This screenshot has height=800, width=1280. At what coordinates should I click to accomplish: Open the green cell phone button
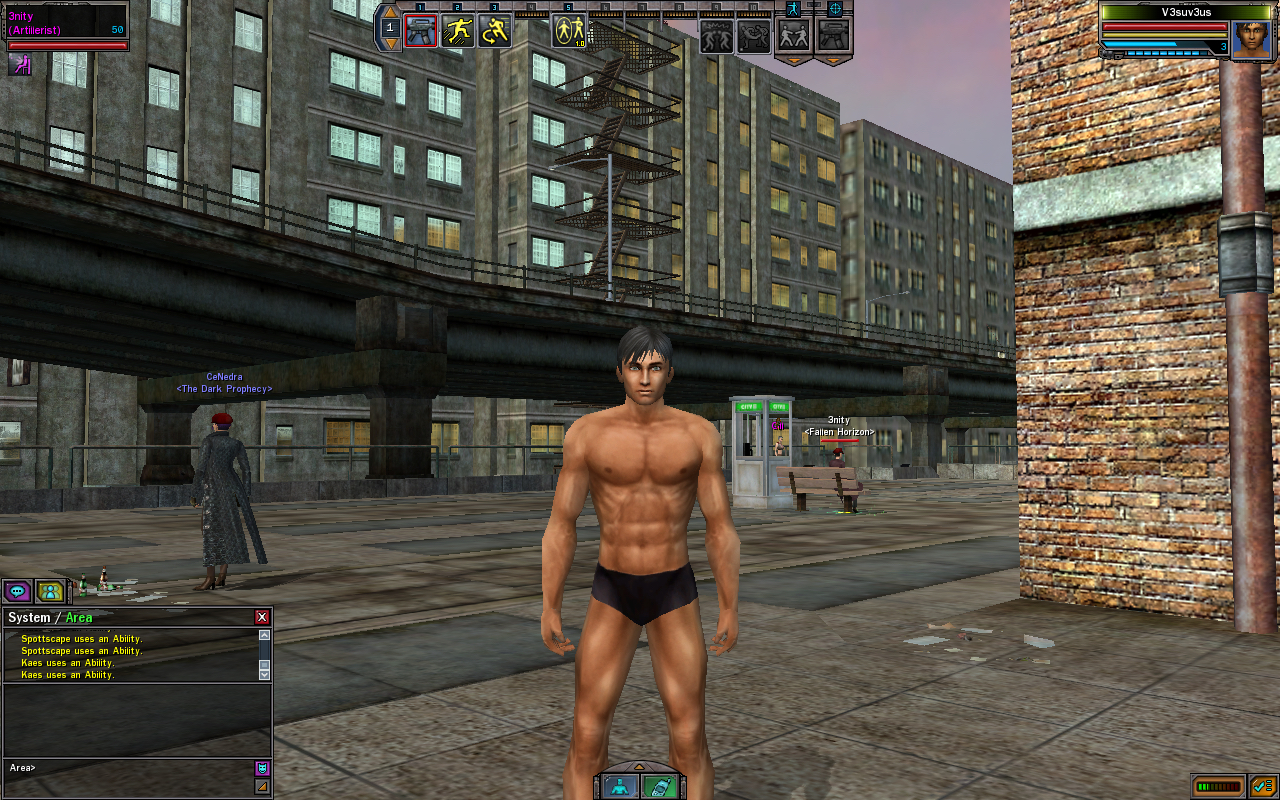pyautogui.click(x=657, y=786)
